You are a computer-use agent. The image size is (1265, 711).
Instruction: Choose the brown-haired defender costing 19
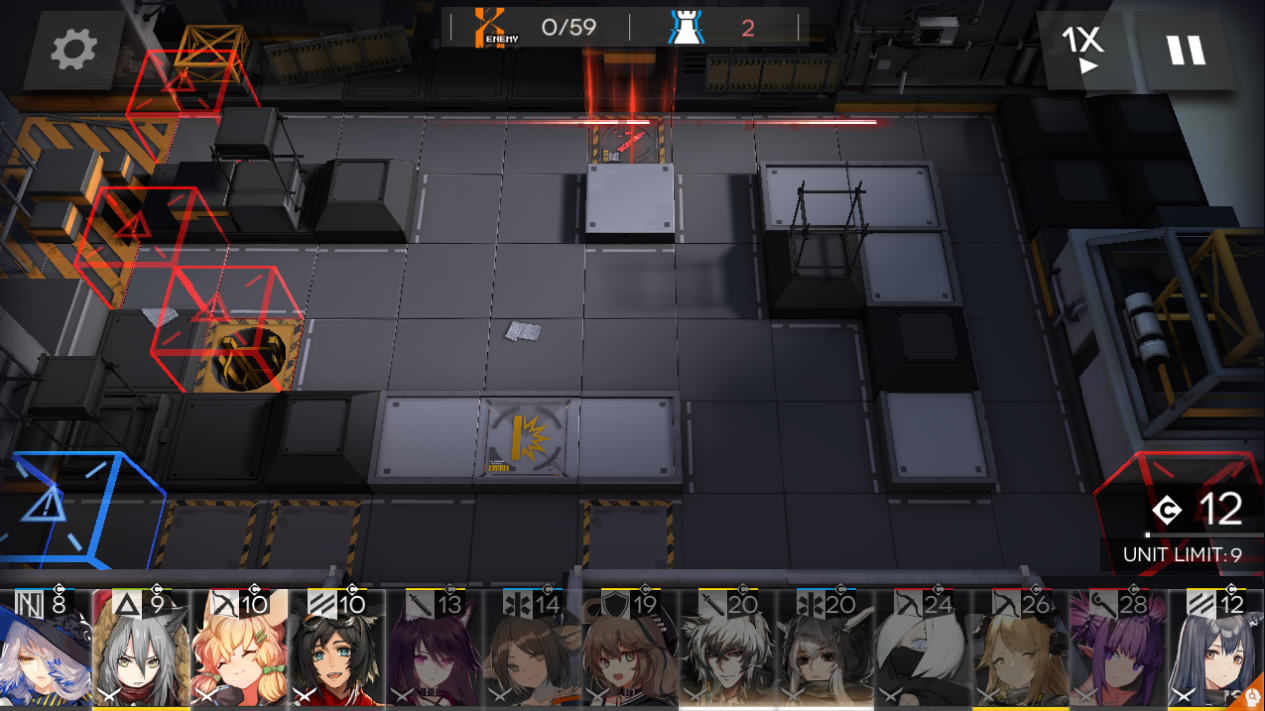[x=631, y=650]
